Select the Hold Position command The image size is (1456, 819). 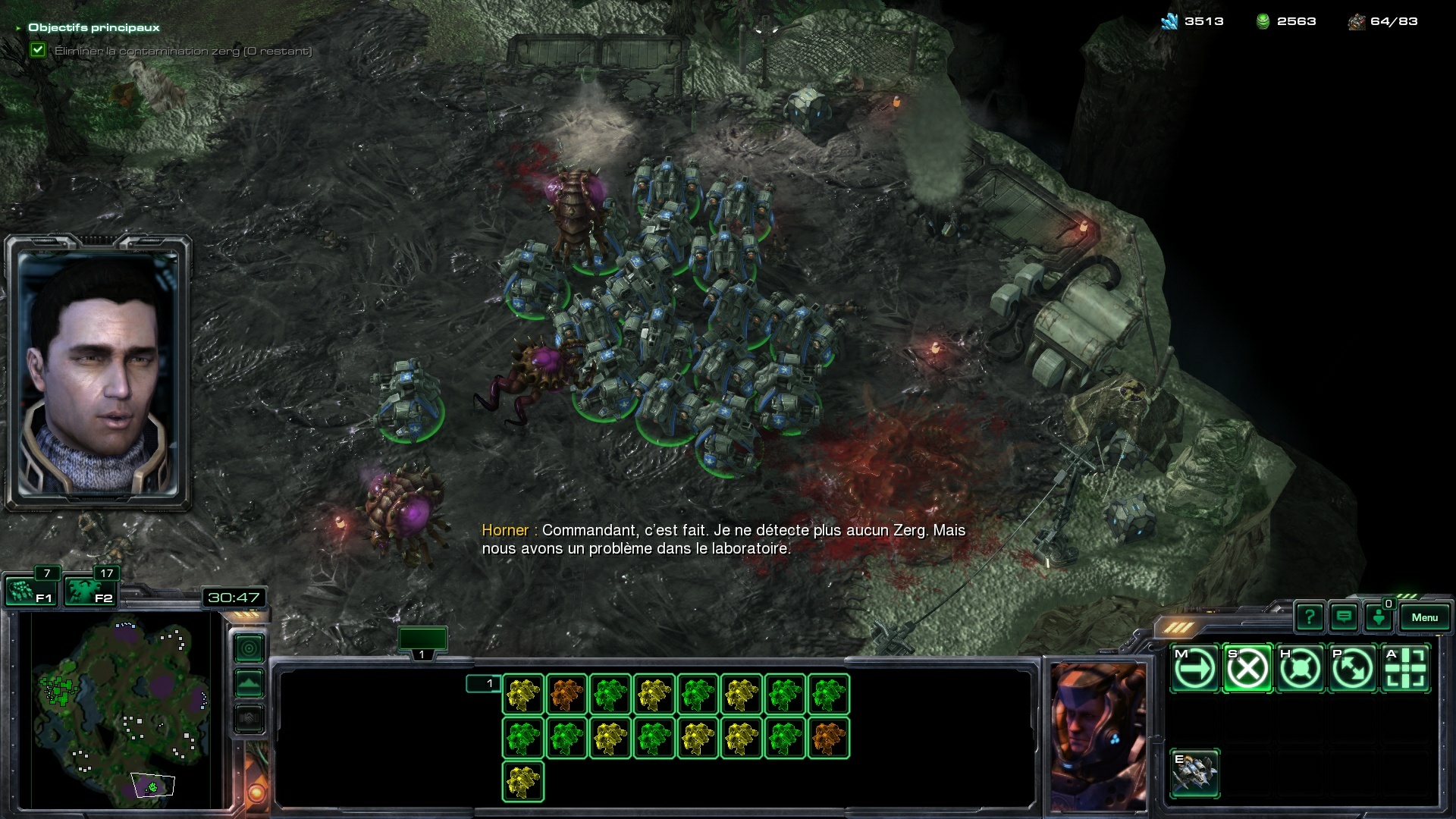click(x=1300, y=669)
